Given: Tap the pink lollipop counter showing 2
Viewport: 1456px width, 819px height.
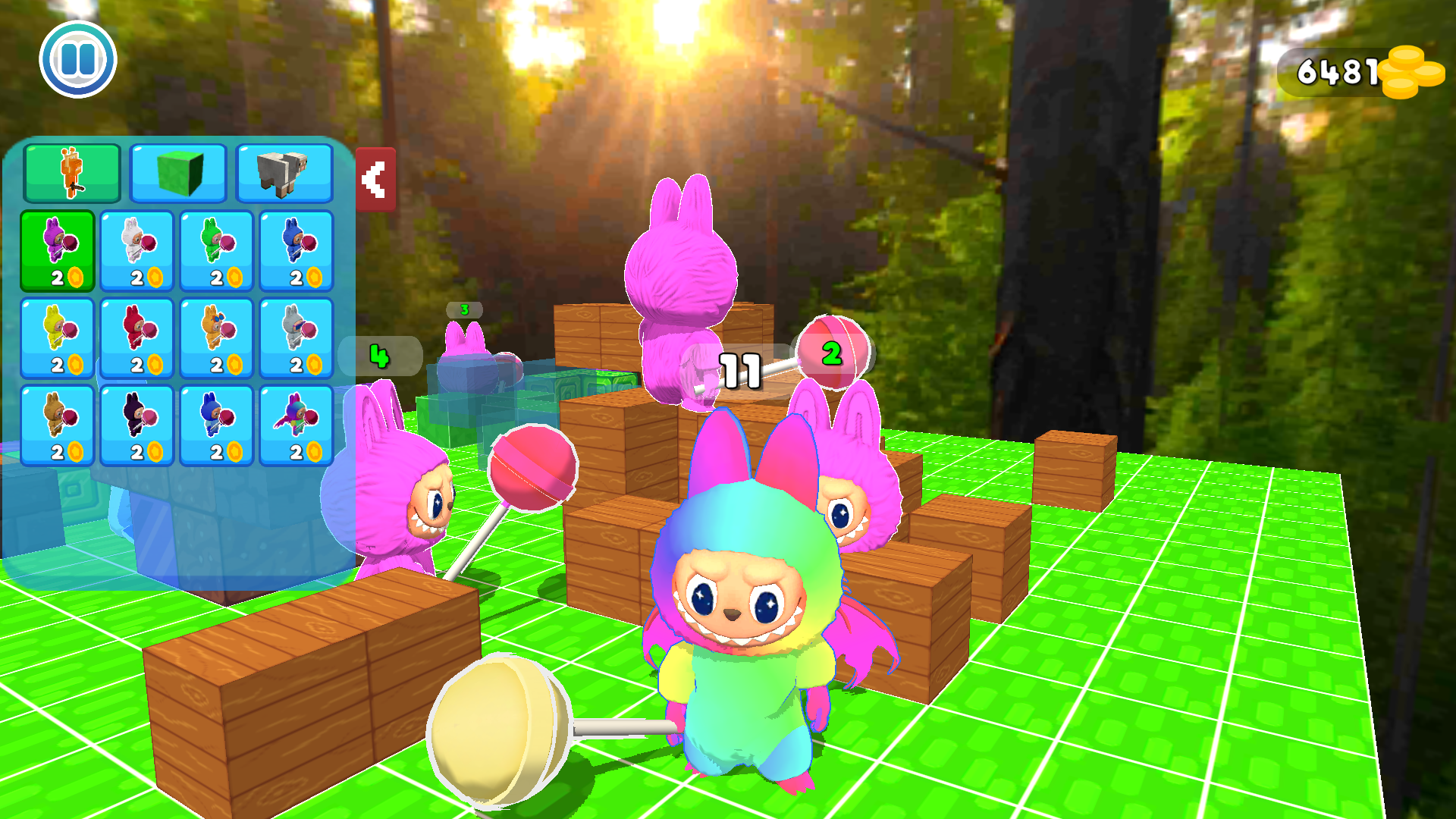Looking at the screenshot, I should coord(833,353).
